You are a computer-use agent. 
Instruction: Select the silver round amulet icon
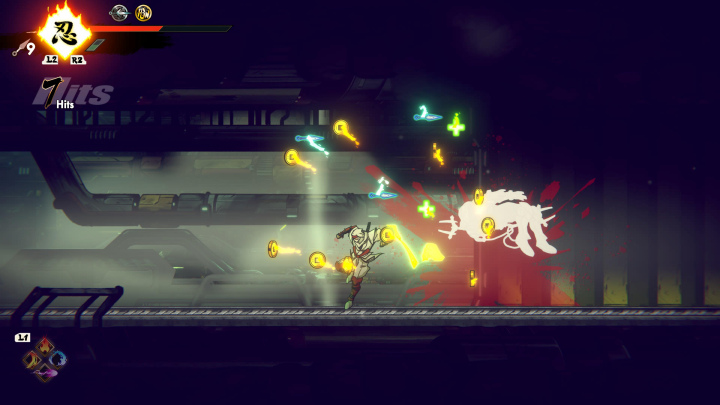coord(119,13)
